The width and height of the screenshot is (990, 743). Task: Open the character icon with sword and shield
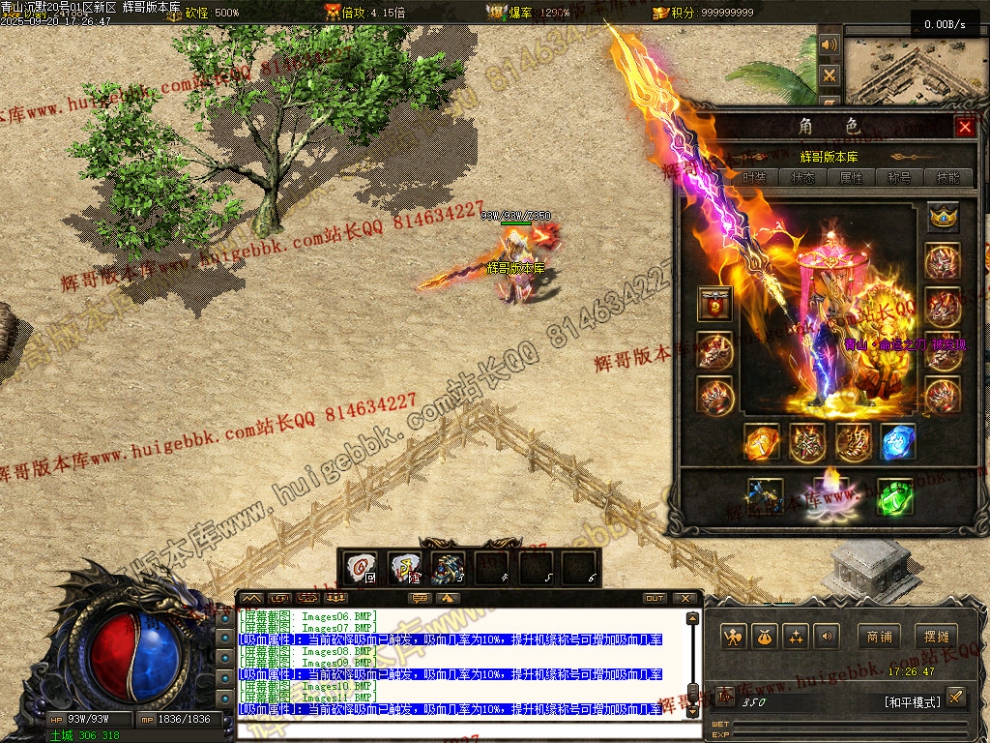click(735, 636)
